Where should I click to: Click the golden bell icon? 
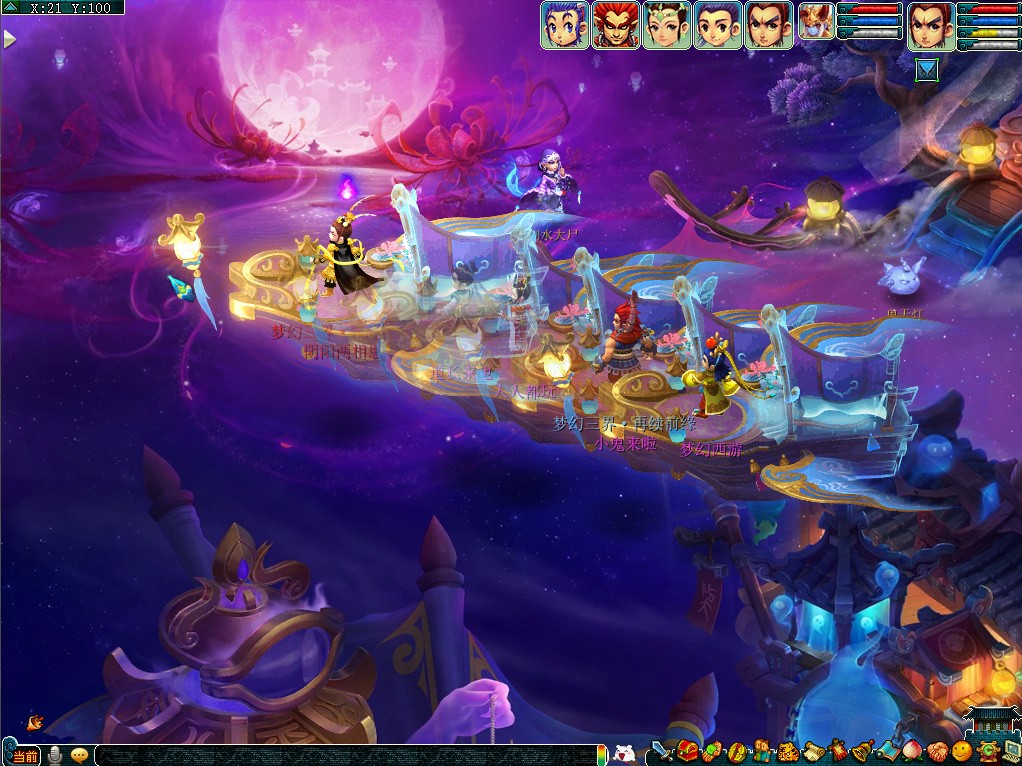pos(862,752)
